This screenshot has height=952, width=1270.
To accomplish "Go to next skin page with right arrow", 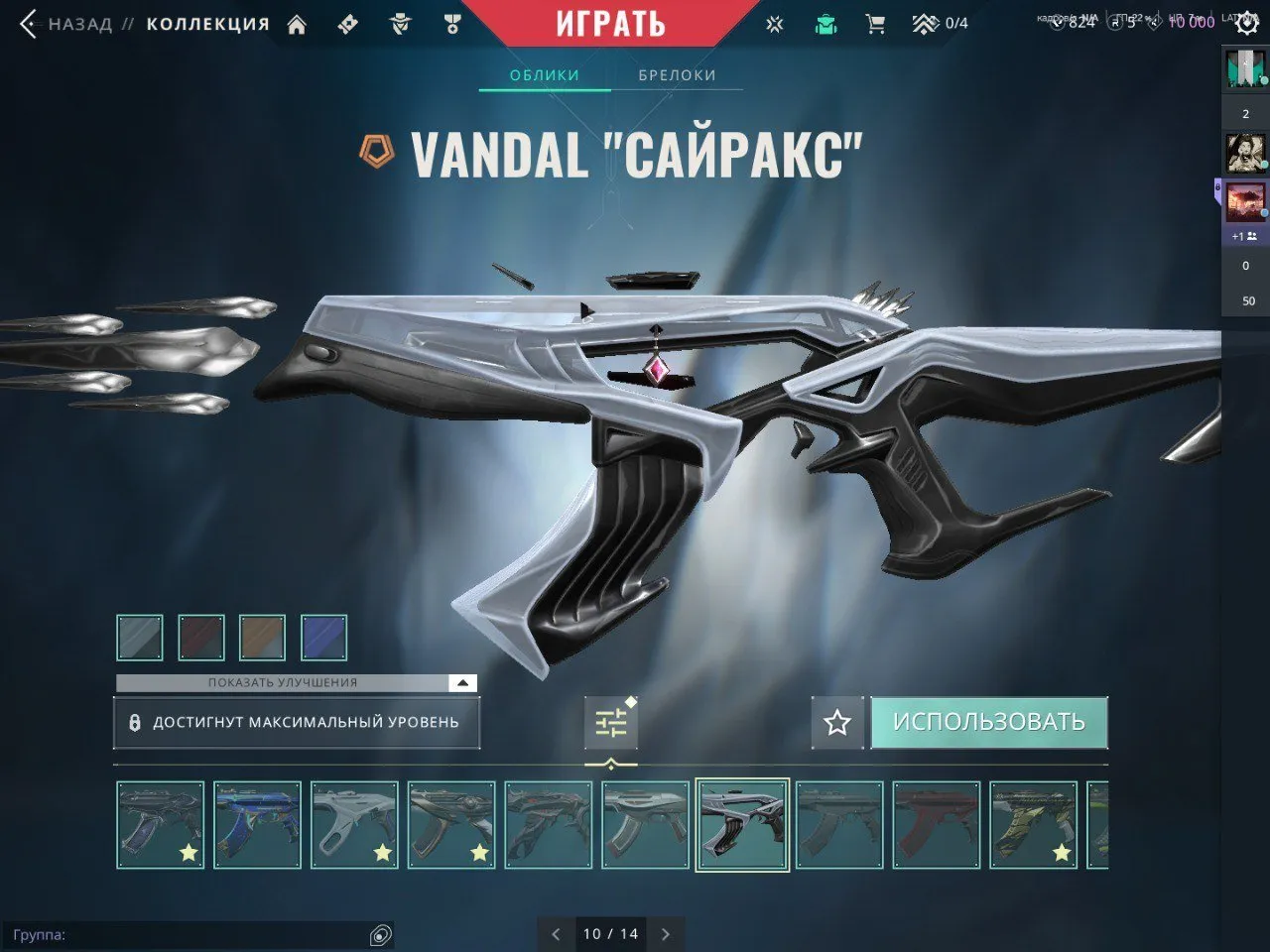I will 665,933.
